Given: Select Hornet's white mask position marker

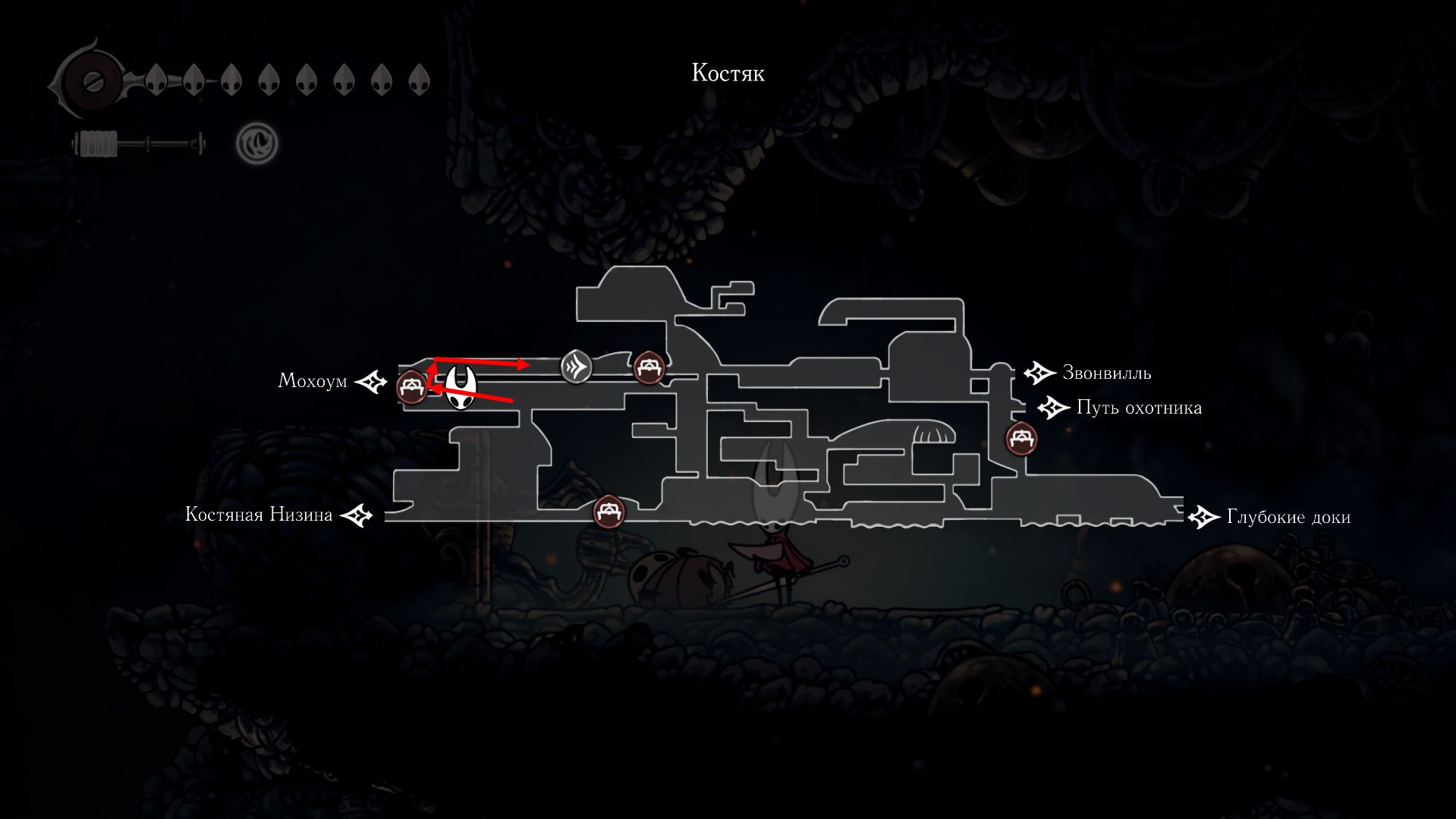Looking at the screenshot, I should 461,387.
